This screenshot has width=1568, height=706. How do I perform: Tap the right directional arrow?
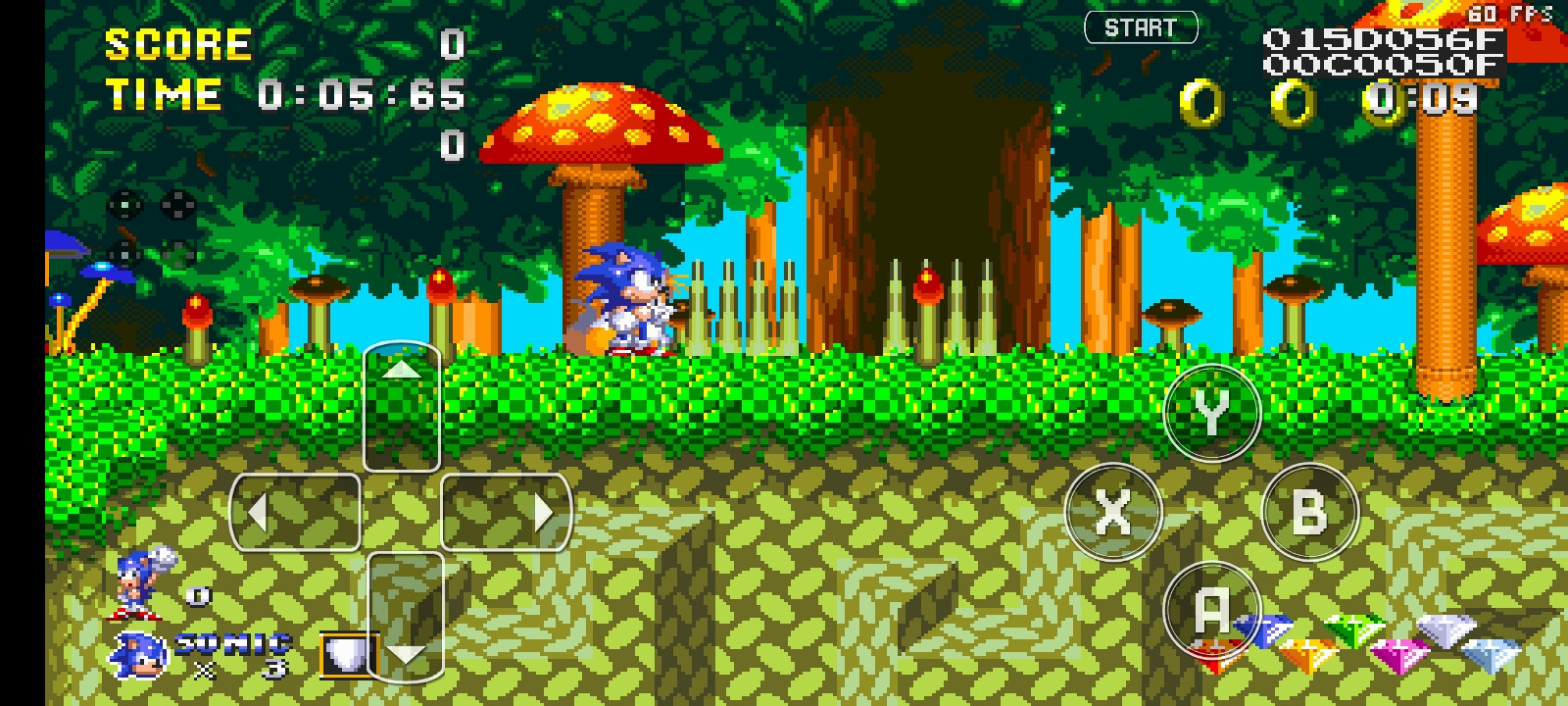[545, 513]
